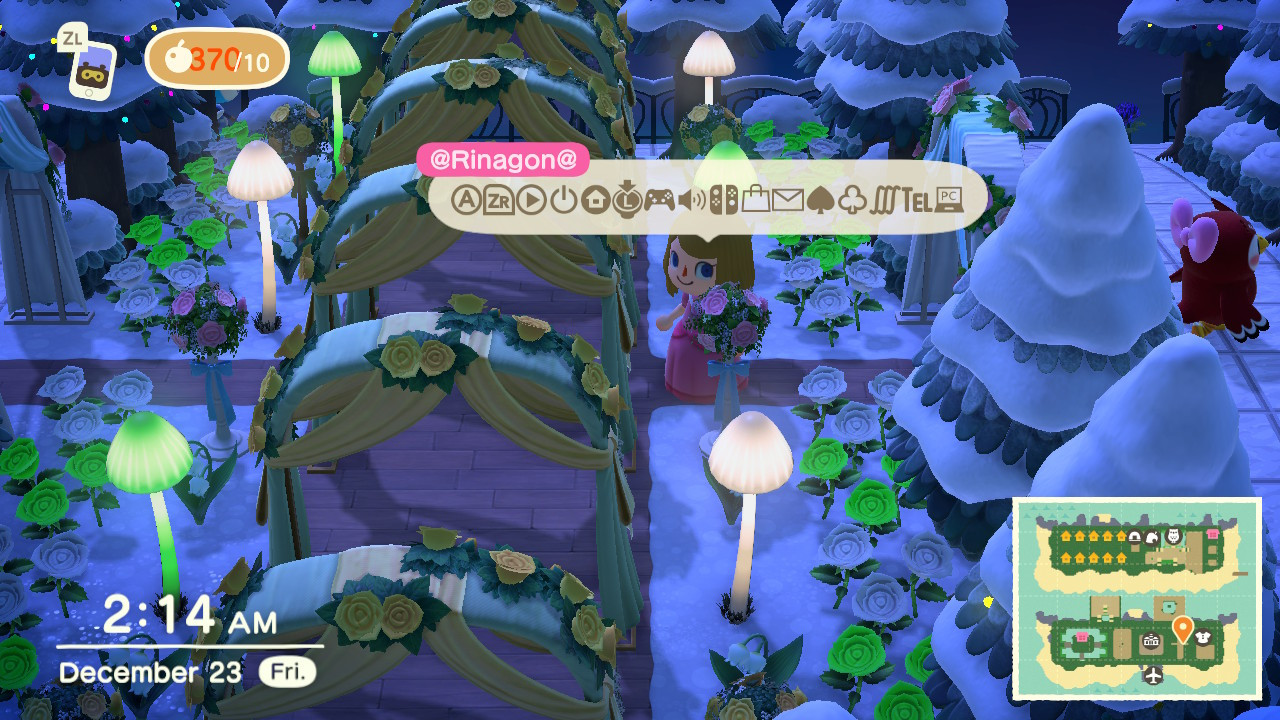Toggle the power icon in the overlay
The width and height of the screenshot is (1280, 720).
coord(563,198)
